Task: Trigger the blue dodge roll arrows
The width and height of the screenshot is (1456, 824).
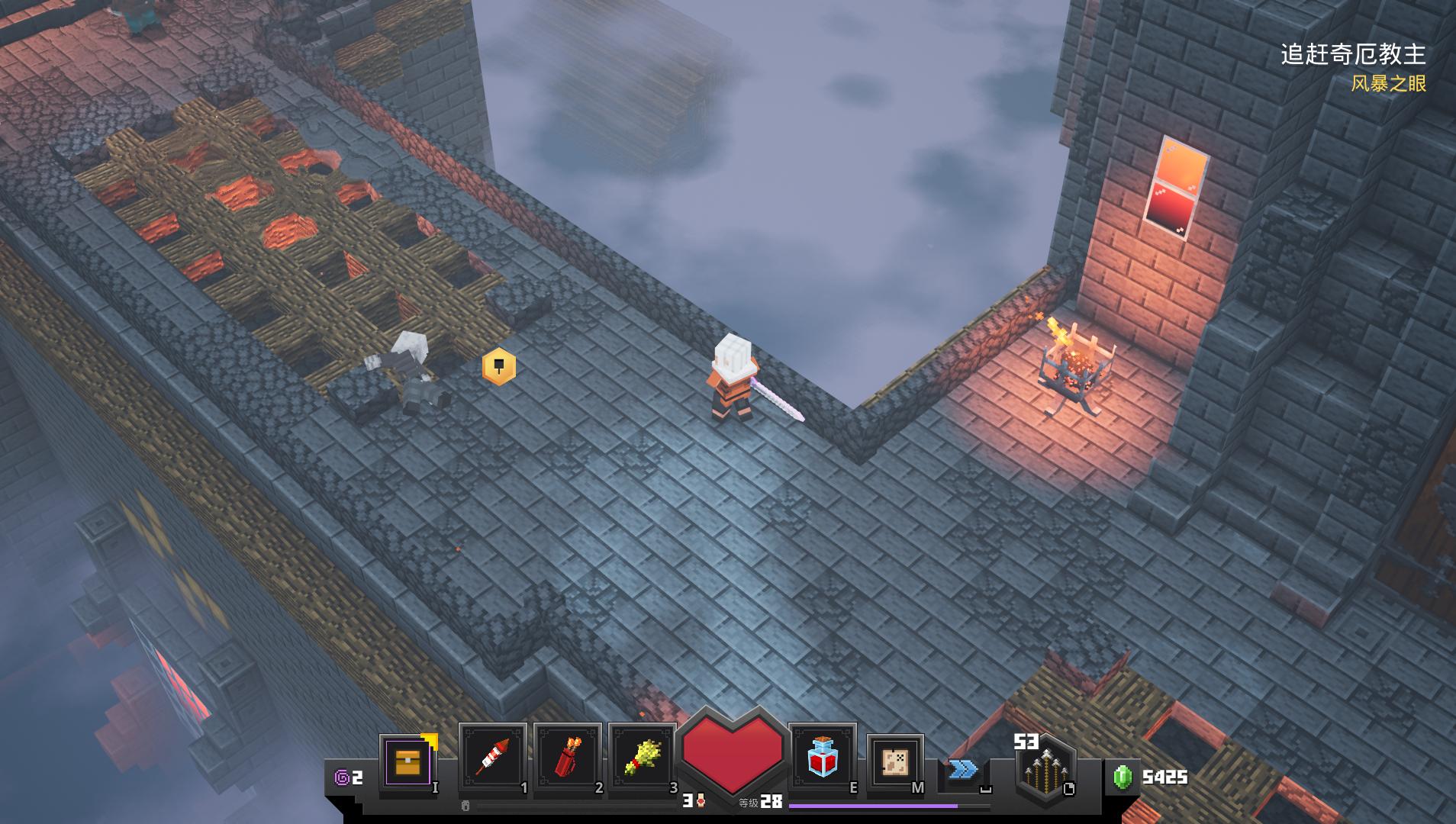Action: pos(963,768)
